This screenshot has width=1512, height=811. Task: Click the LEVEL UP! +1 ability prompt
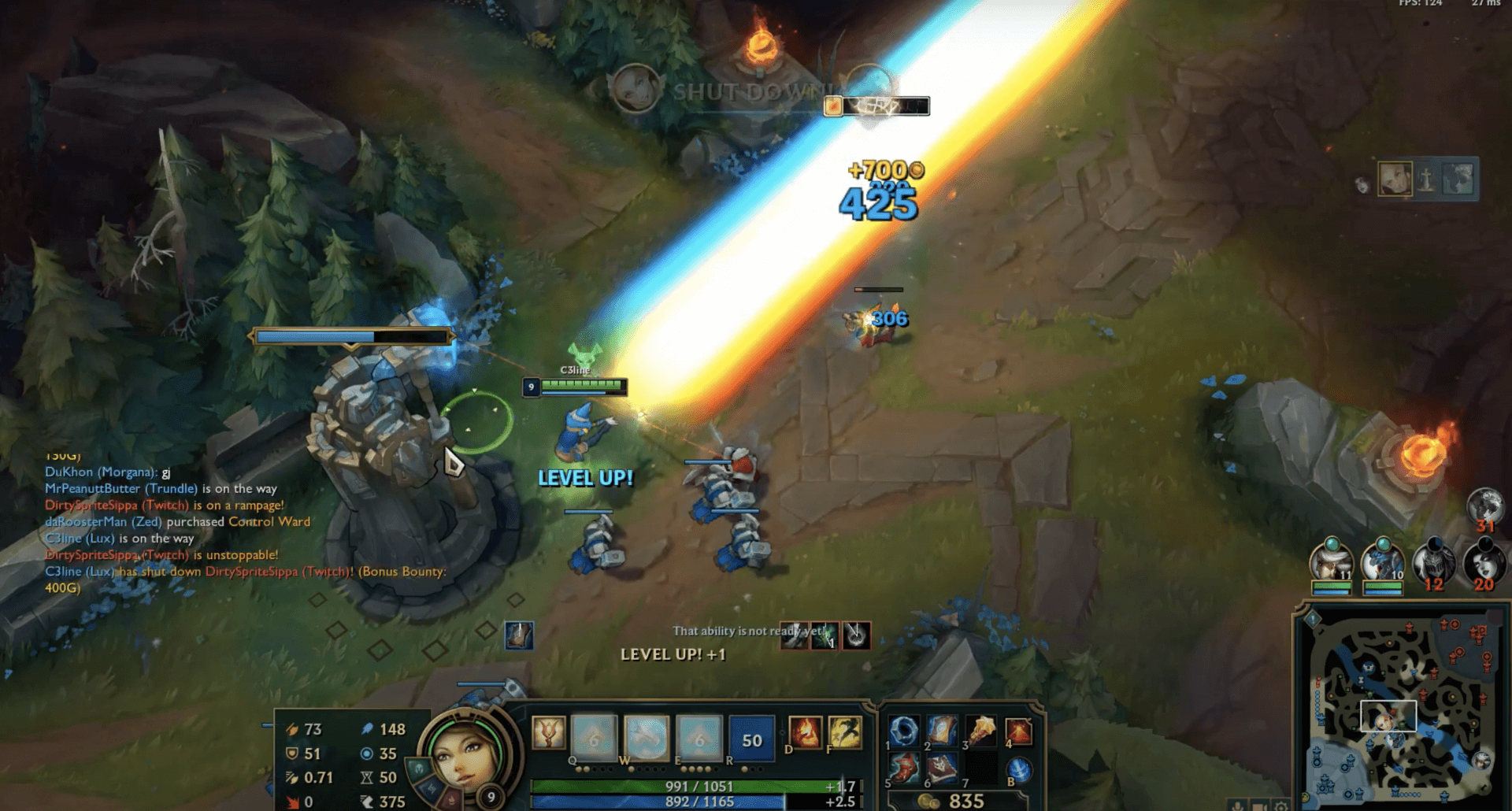[672, 654]
